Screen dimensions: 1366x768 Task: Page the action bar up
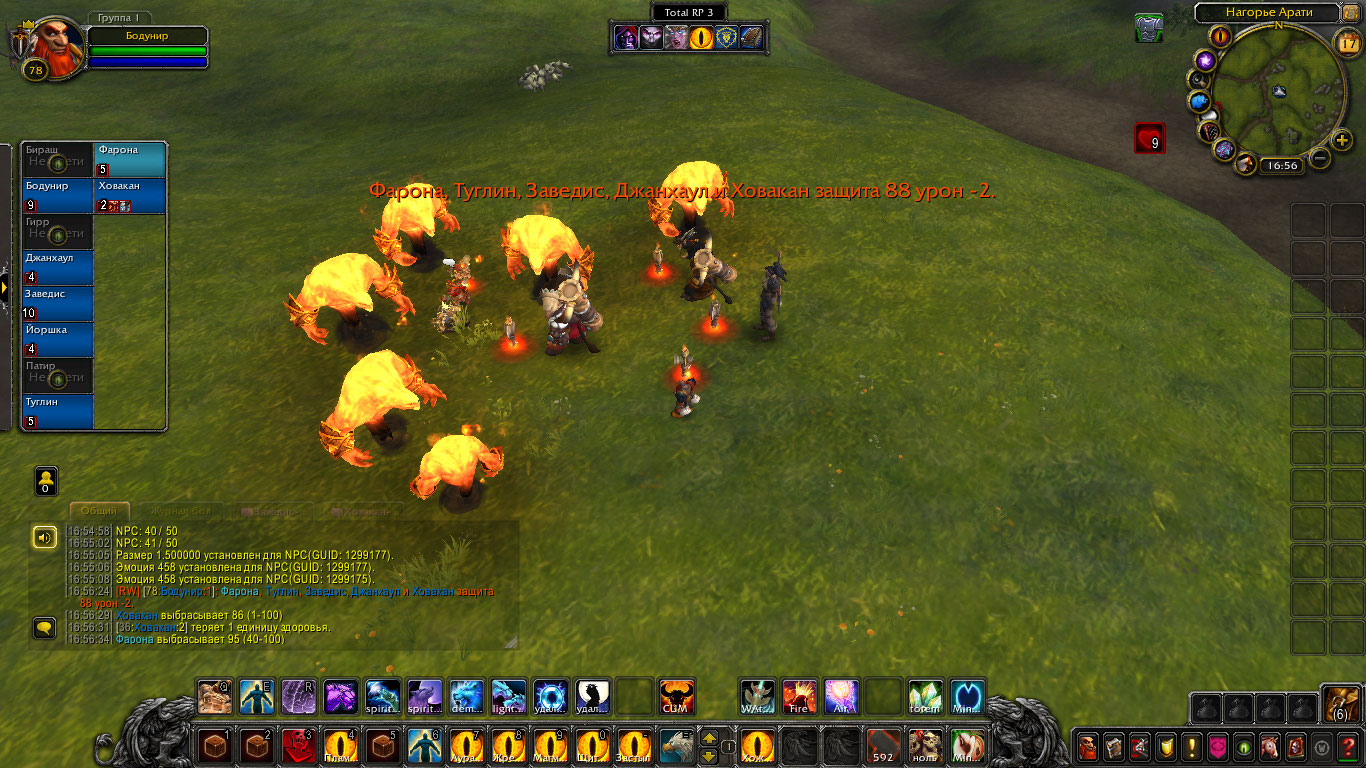point(709,738)
